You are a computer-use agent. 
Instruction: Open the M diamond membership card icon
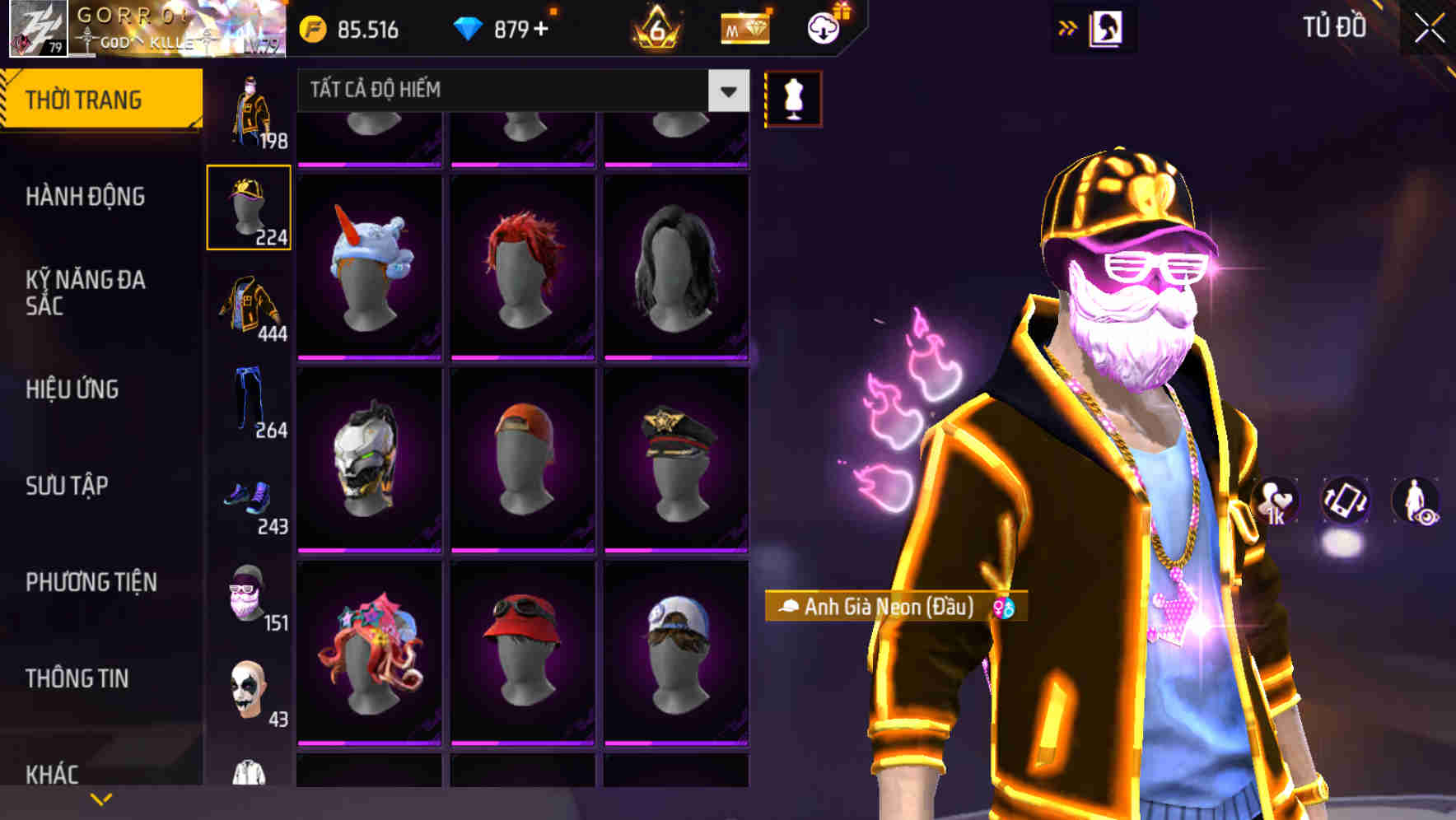click(x=745, y=30)
